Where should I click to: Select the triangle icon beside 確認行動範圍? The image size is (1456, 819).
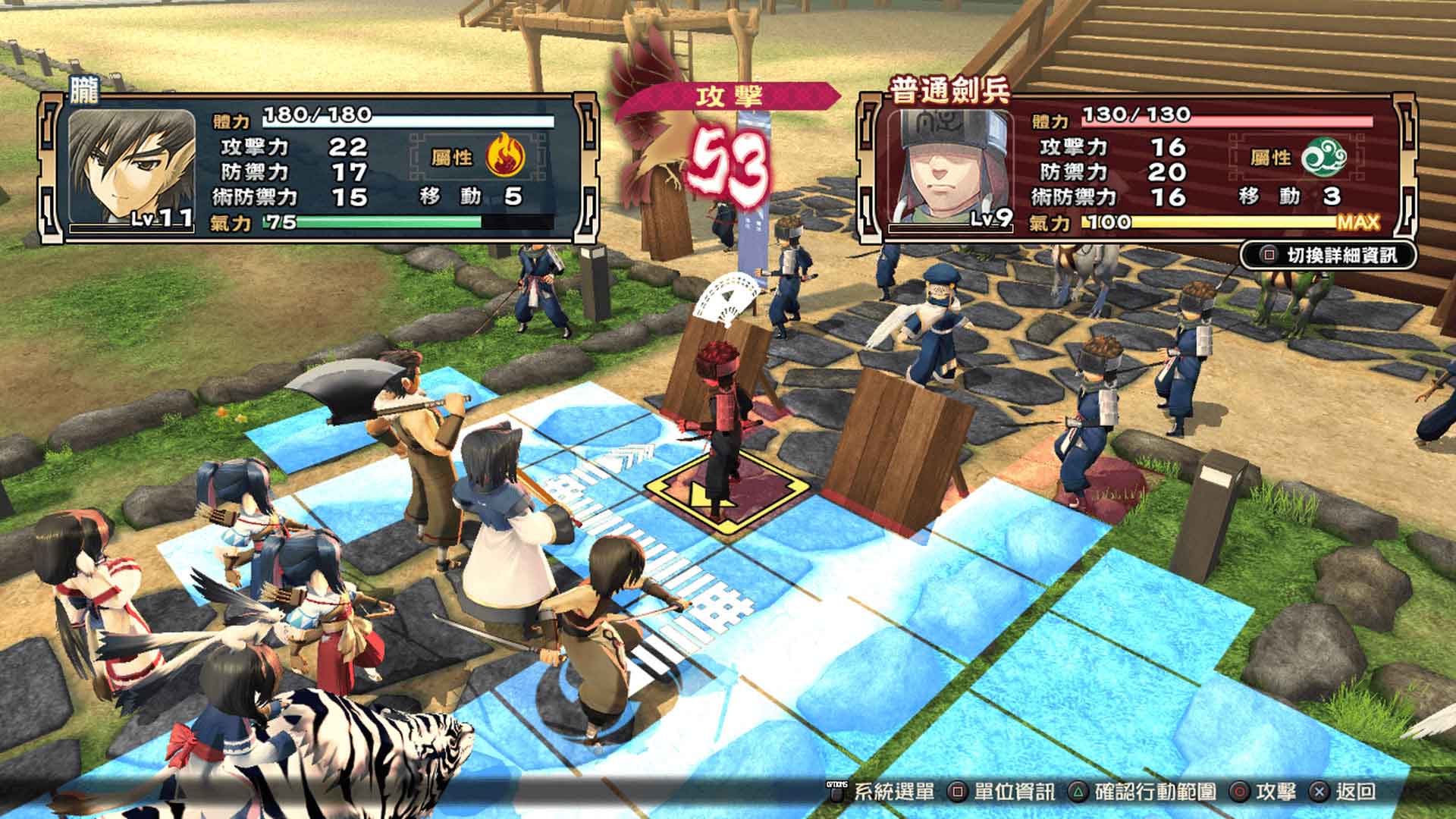(1077, 793)
